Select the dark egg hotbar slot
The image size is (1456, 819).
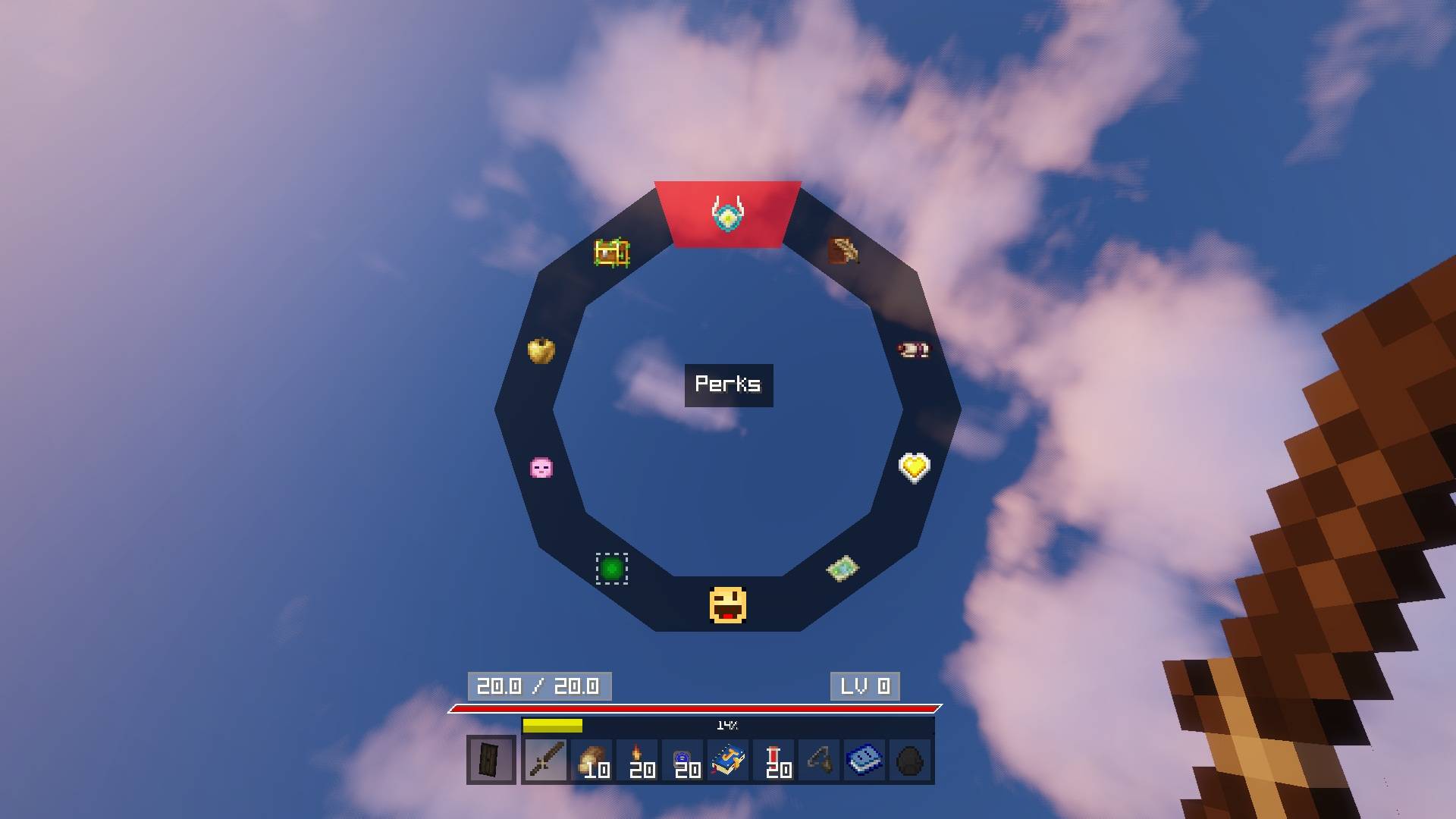[x=910, y=760]
